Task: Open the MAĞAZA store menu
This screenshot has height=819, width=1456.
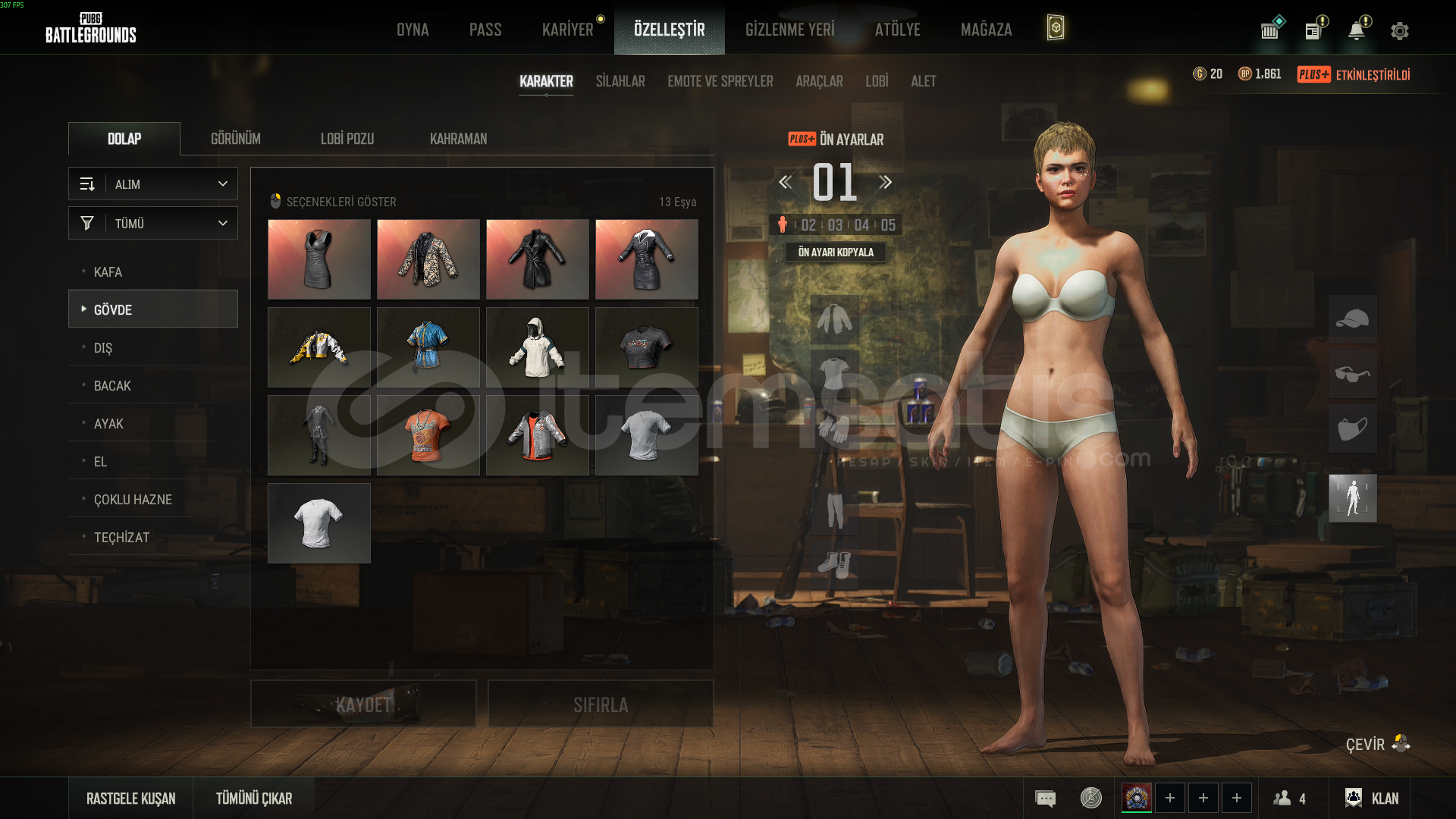Action: click(x=986, y=30)
